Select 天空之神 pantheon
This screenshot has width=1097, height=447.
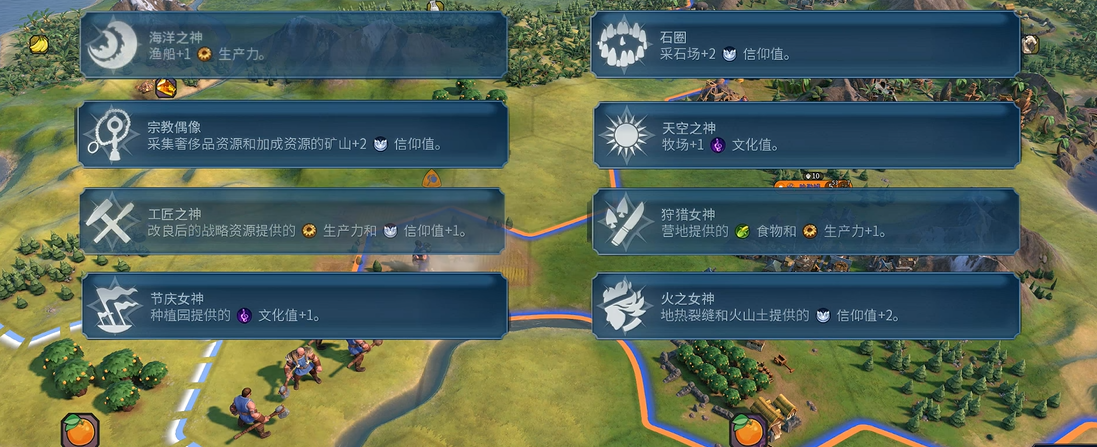click(x=806, y=134)
